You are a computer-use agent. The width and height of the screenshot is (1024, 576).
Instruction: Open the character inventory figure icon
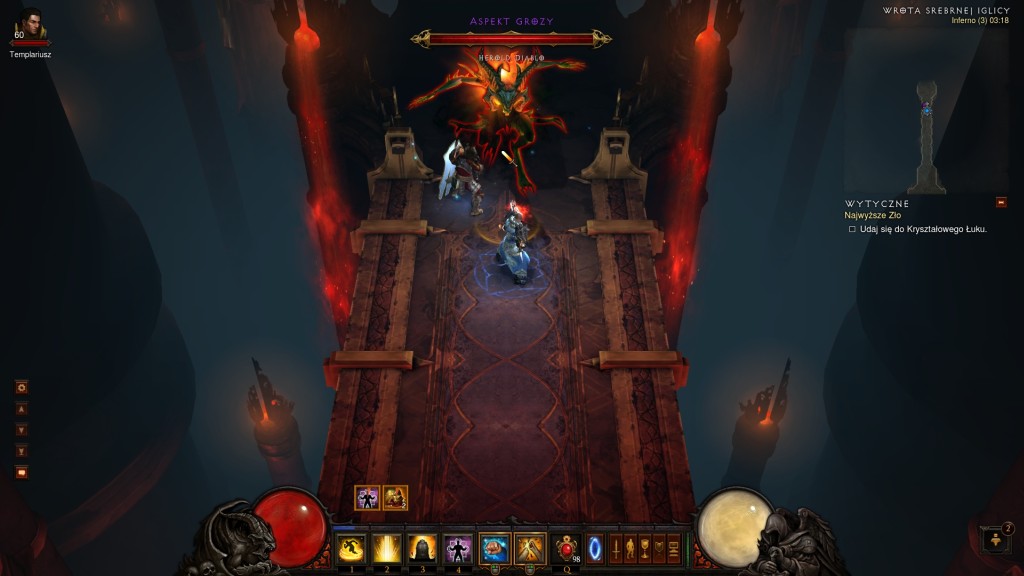(630, 548)
